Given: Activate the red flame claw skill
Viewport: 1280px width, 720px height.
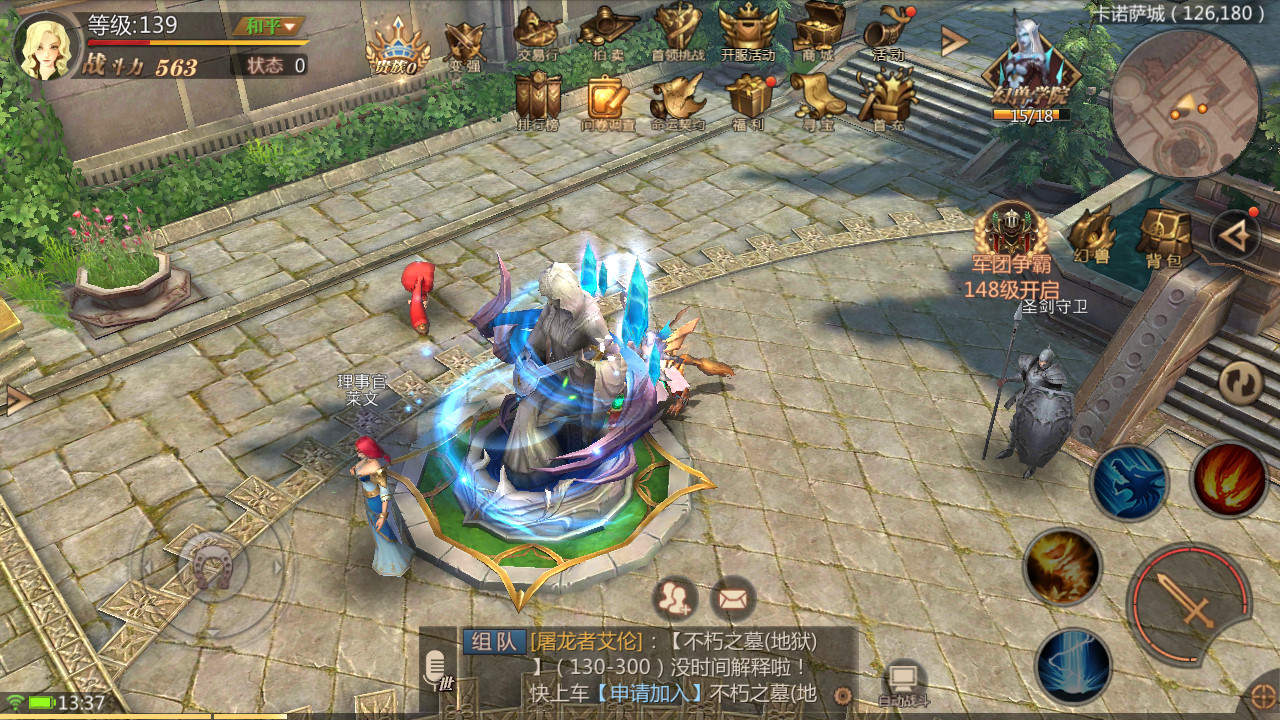Looking at the screenshot, I should tap(1230, 480).
